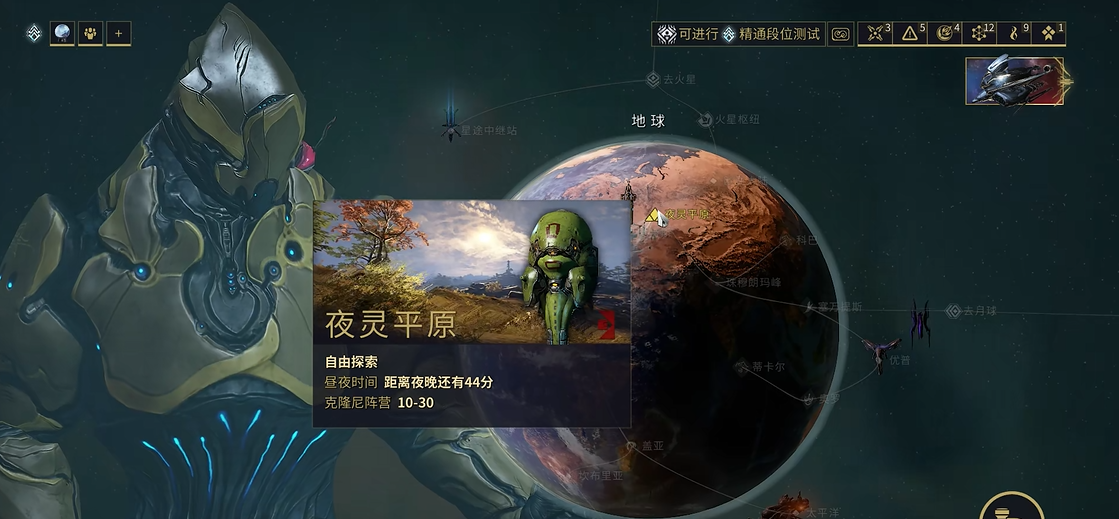Choose the 火星枢纽 junction node
Screen dimensions: 1119x519
click(706, 119)
